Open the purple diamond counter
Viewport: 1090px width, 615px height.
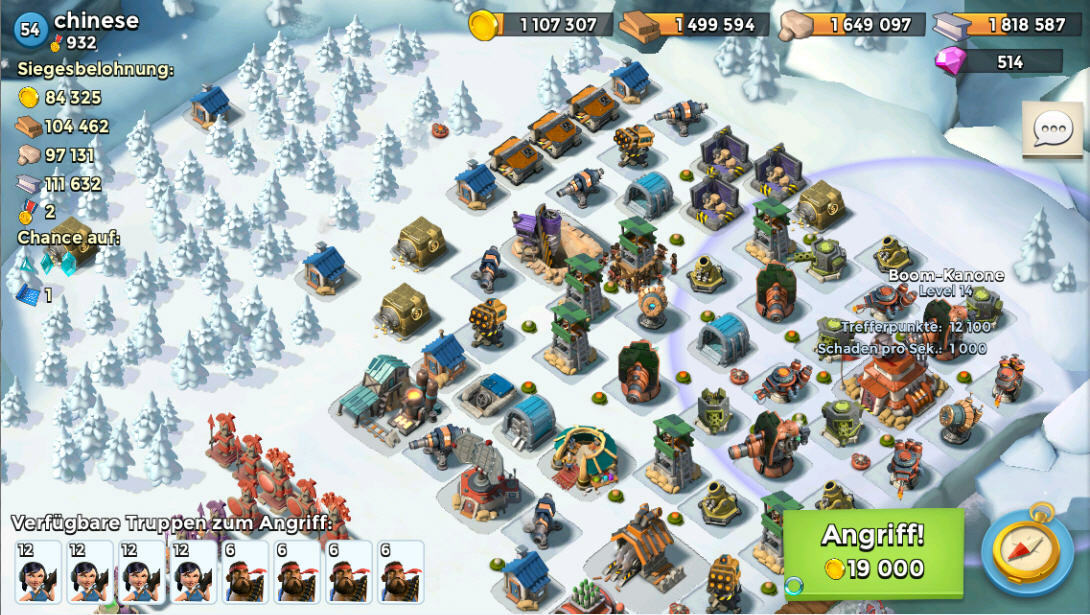(998, 62)
